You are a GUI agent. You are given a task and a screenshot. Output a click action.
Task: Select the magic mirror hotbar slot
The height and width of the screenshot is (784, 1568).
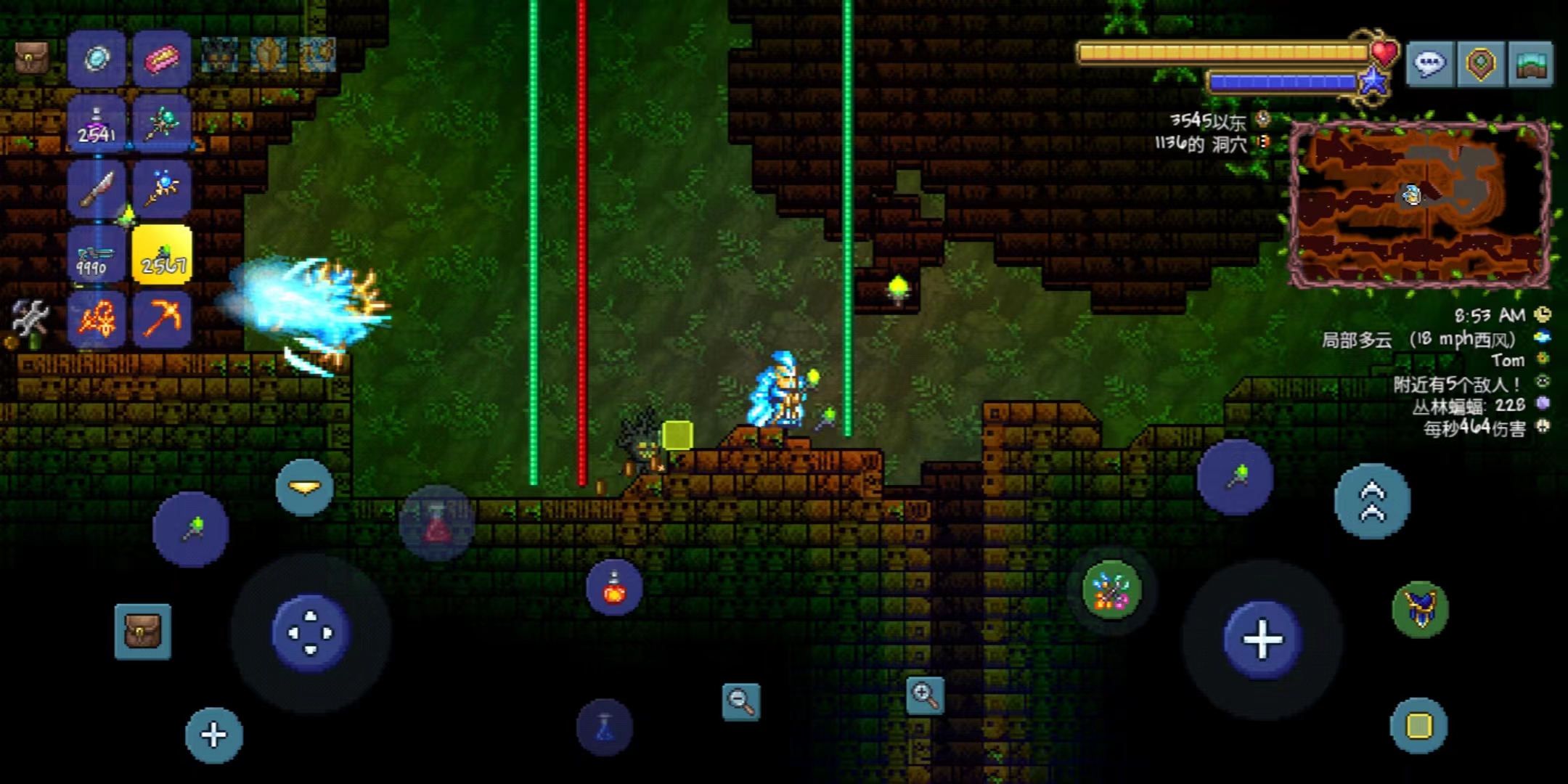coord(96,59)
